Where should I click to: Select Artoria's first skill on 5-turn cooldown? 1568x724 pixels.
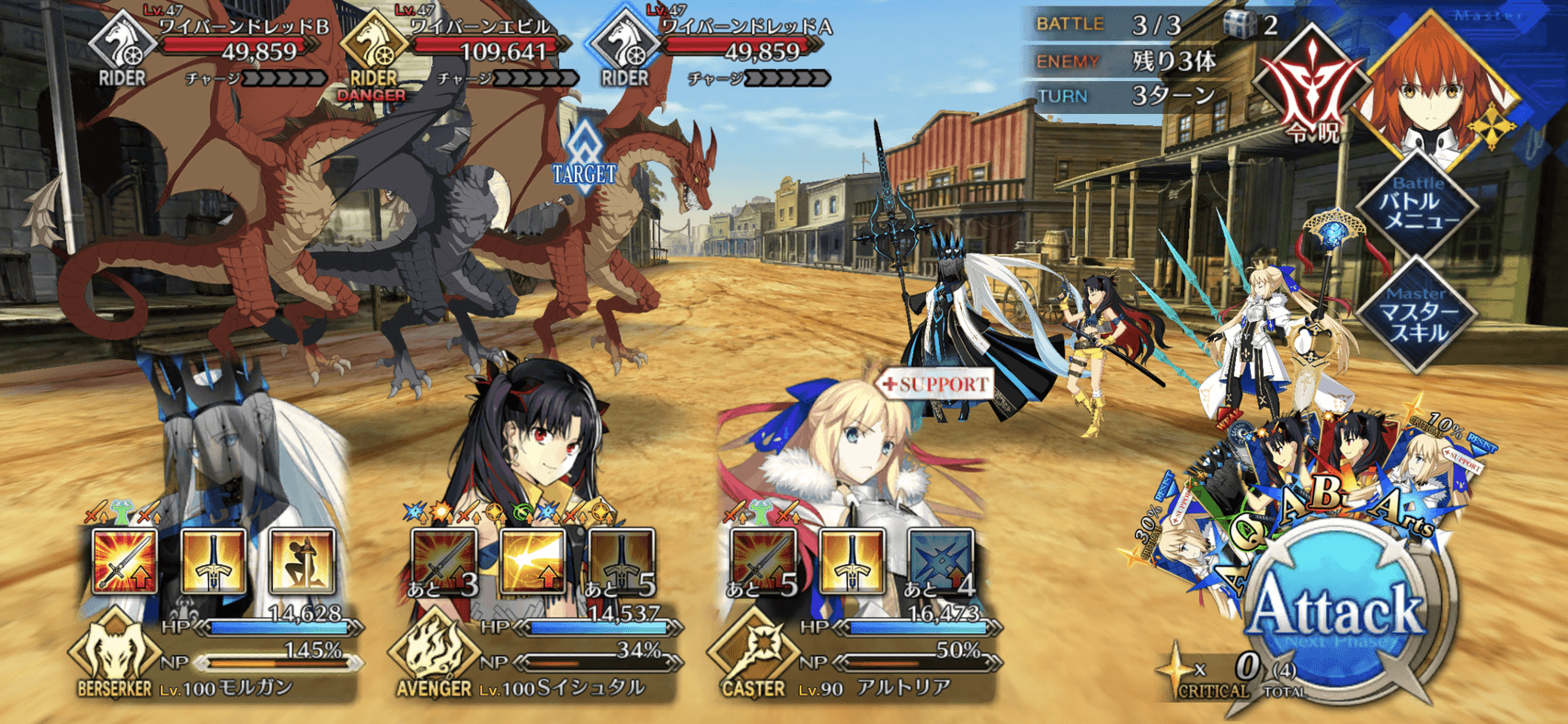[762, 560]
